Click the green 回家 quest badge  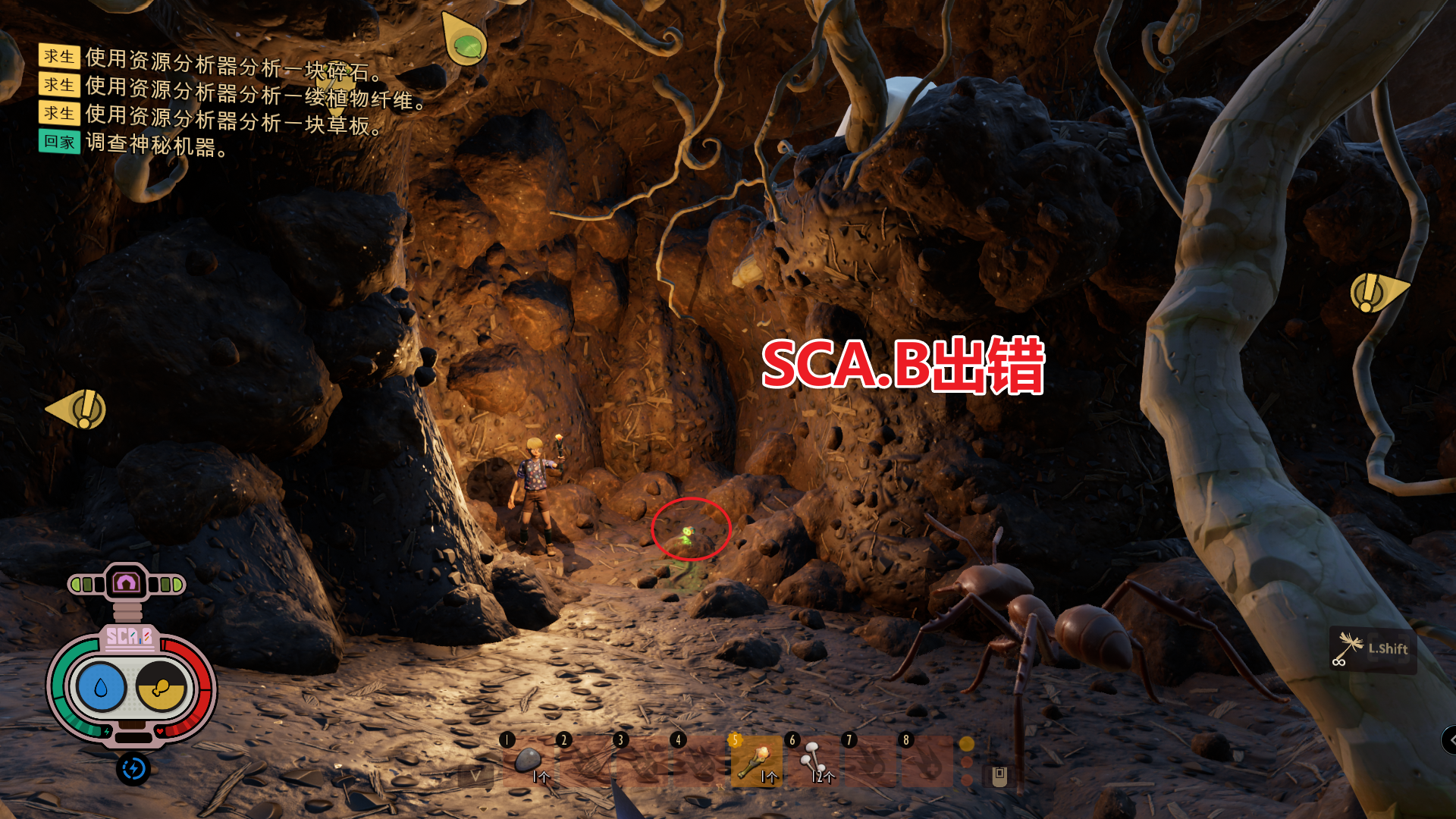click(59, 142)
